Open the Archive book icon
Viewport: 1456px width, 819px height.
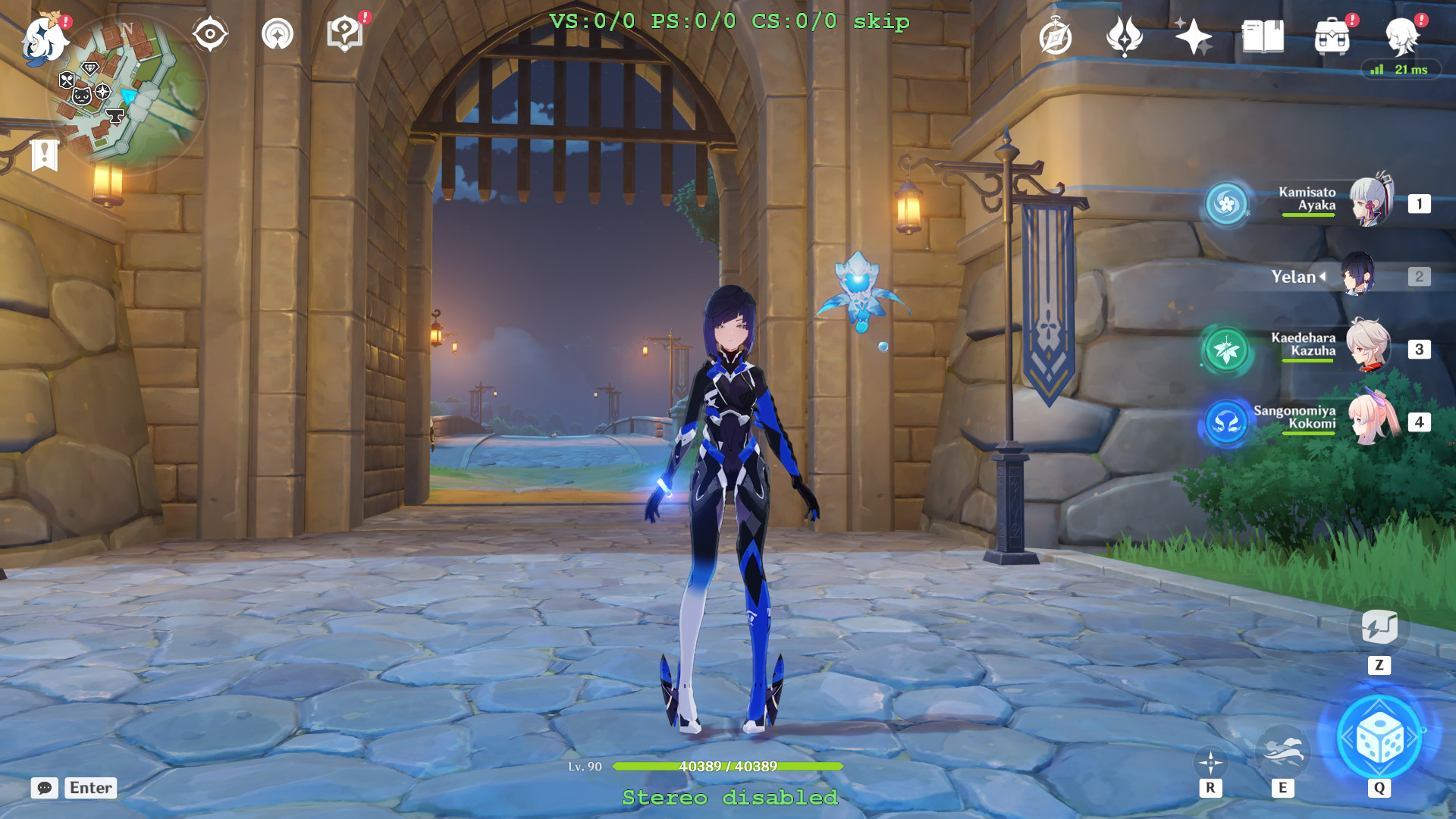point(1263,38)
